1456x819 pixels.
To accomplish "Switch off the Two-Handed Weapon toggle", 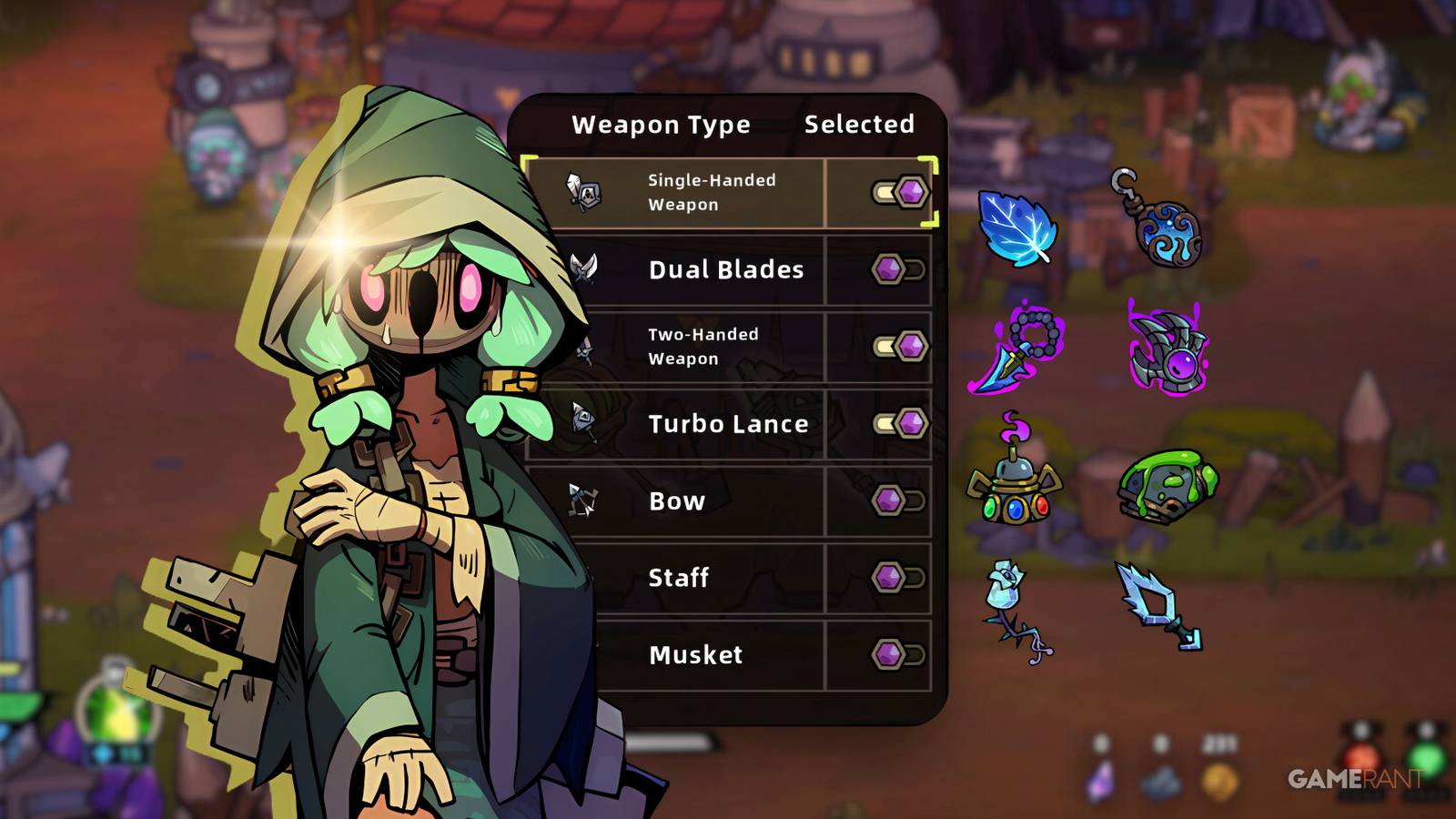I will click(x=899, y=346).
